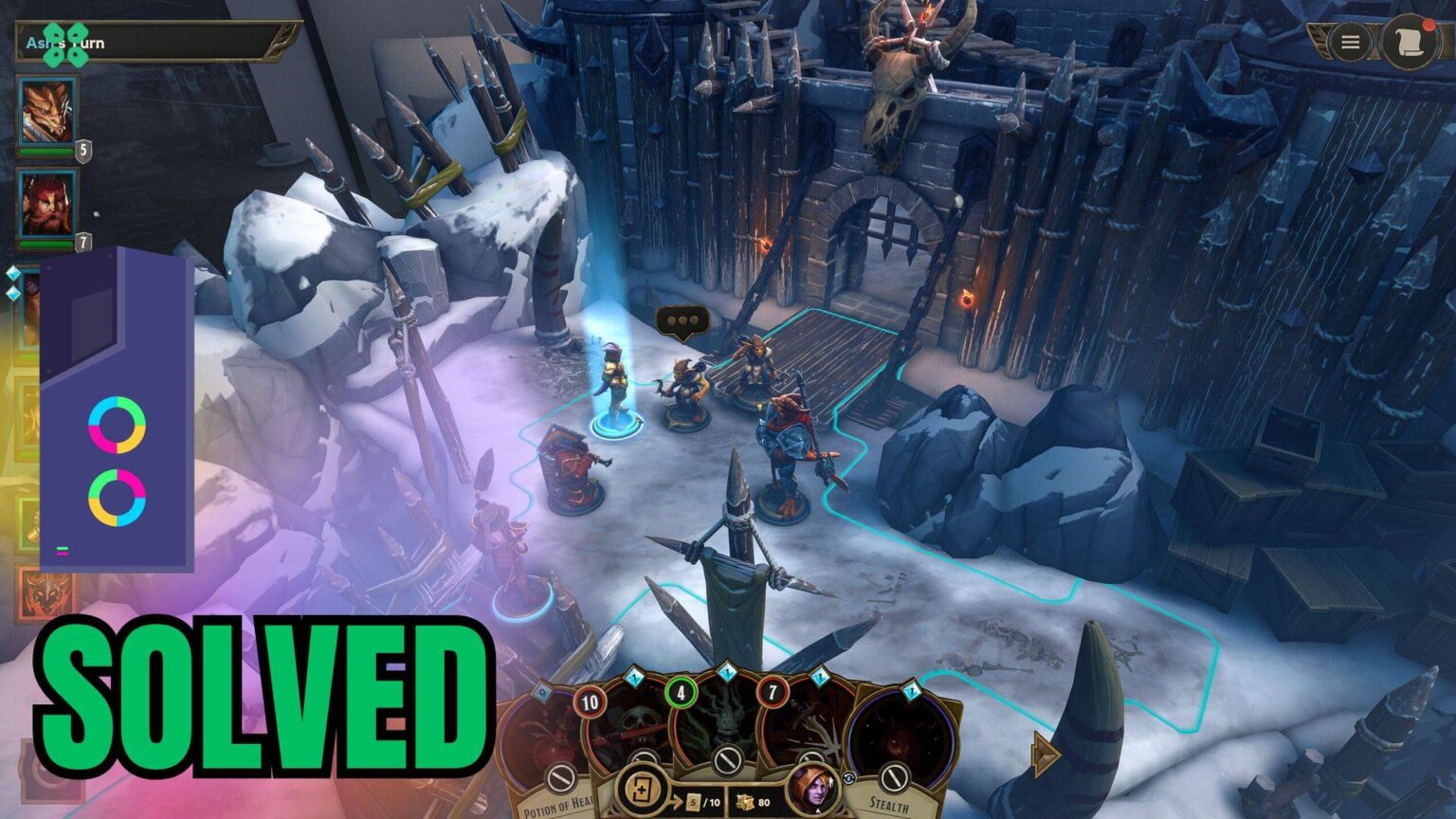Open the quest log scroll with red notification
1456x819 pixels.
pyautogui.click(x=1406, y=41)
